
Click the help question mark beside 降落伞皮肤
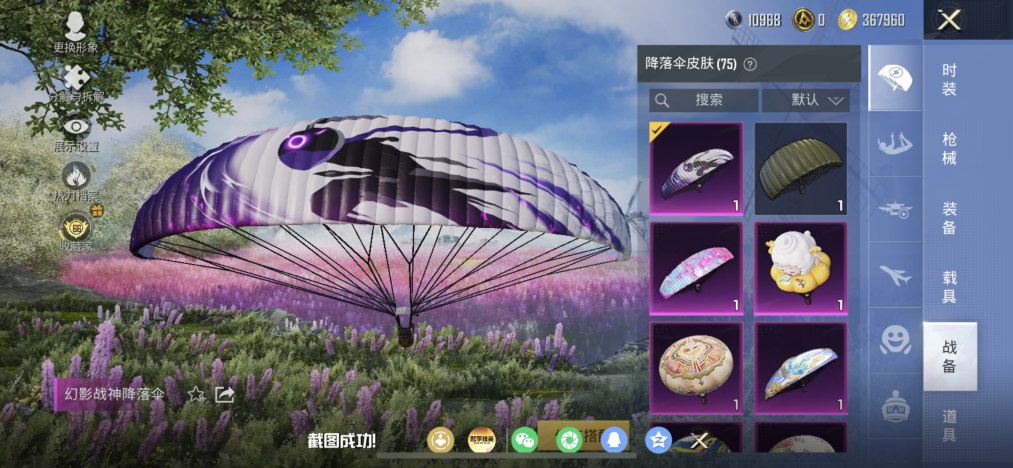[x=750, y=64]
